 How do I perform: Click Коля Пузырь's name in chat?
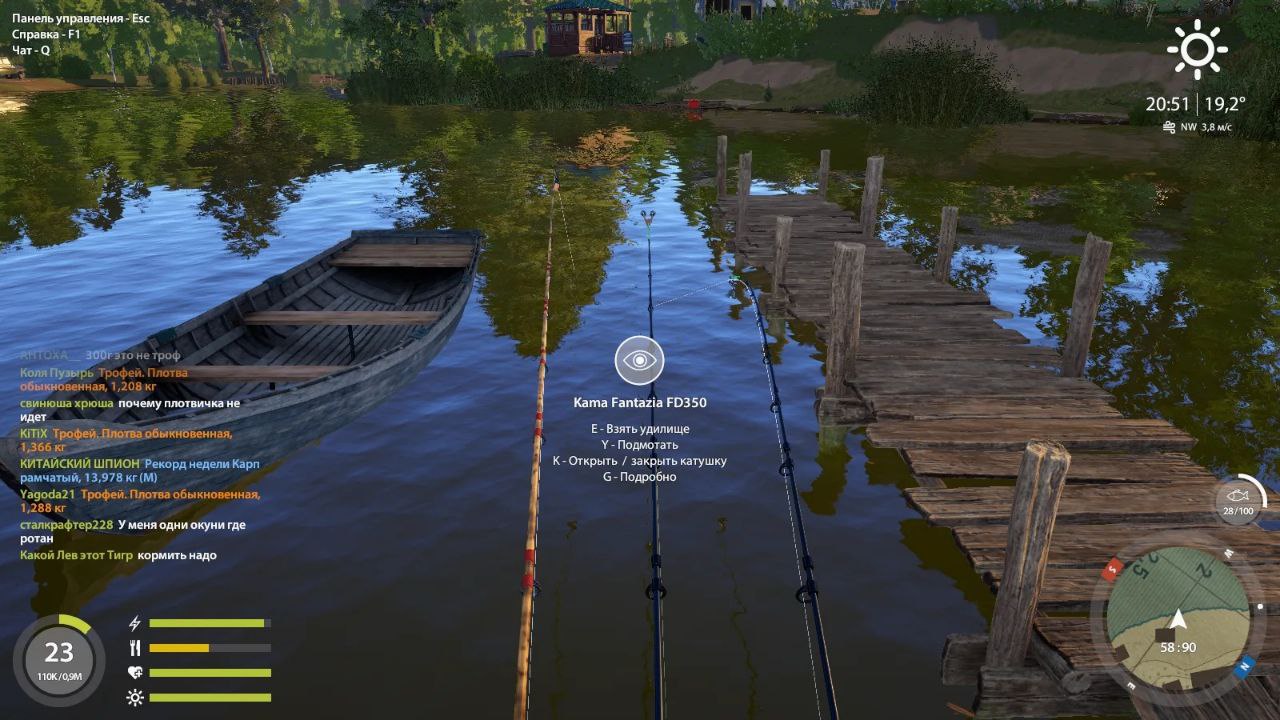click(57, 373)
